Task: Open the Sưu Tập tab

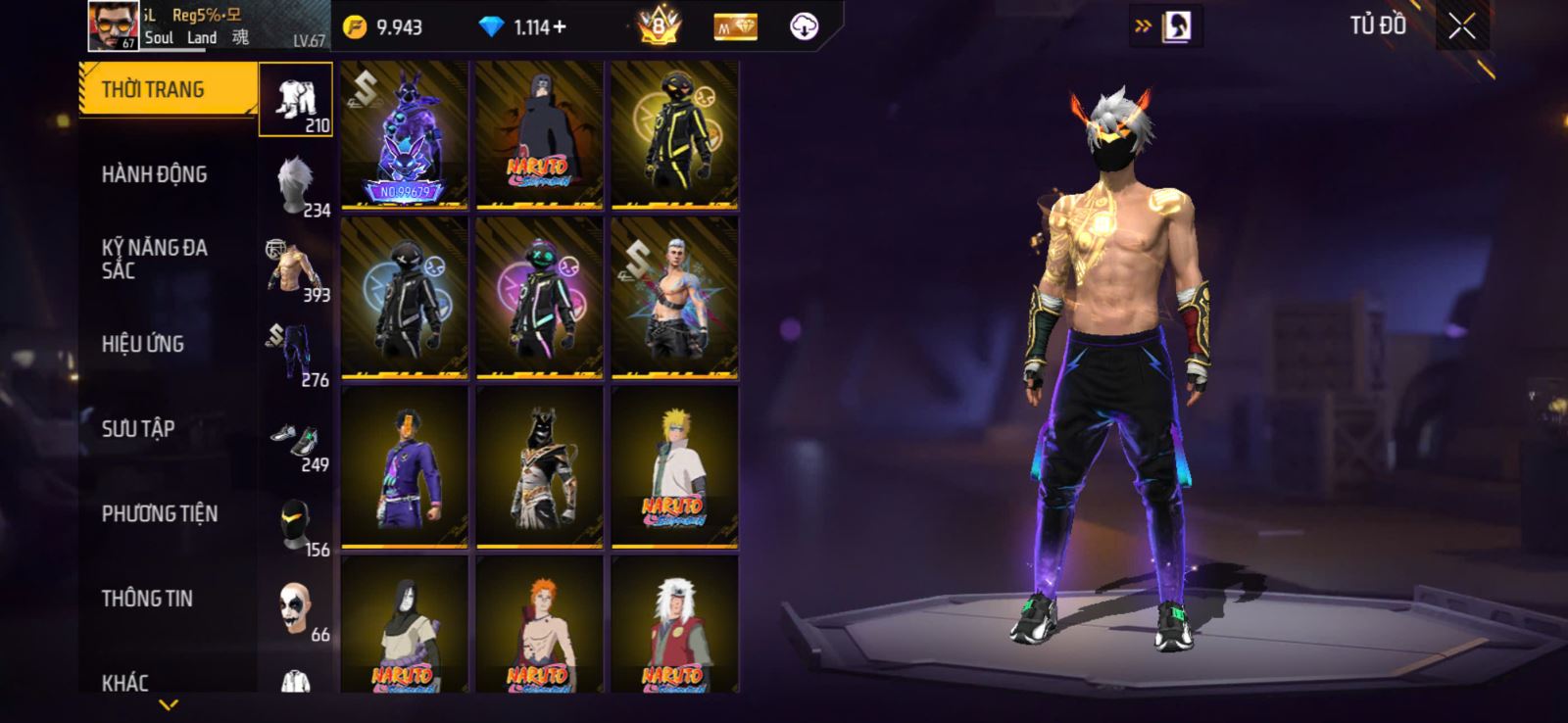Action: (x=138, y=428)
